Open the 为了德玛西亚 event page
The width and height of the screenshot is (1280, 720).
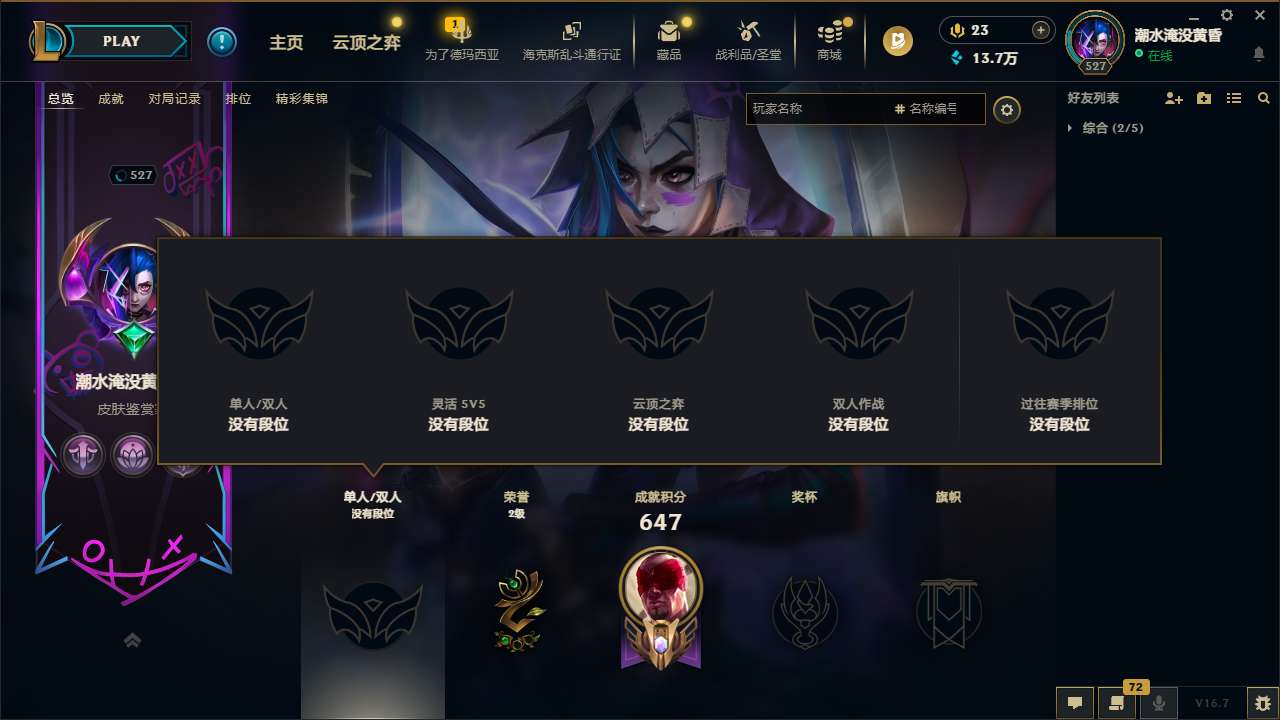tap(463, 42)
